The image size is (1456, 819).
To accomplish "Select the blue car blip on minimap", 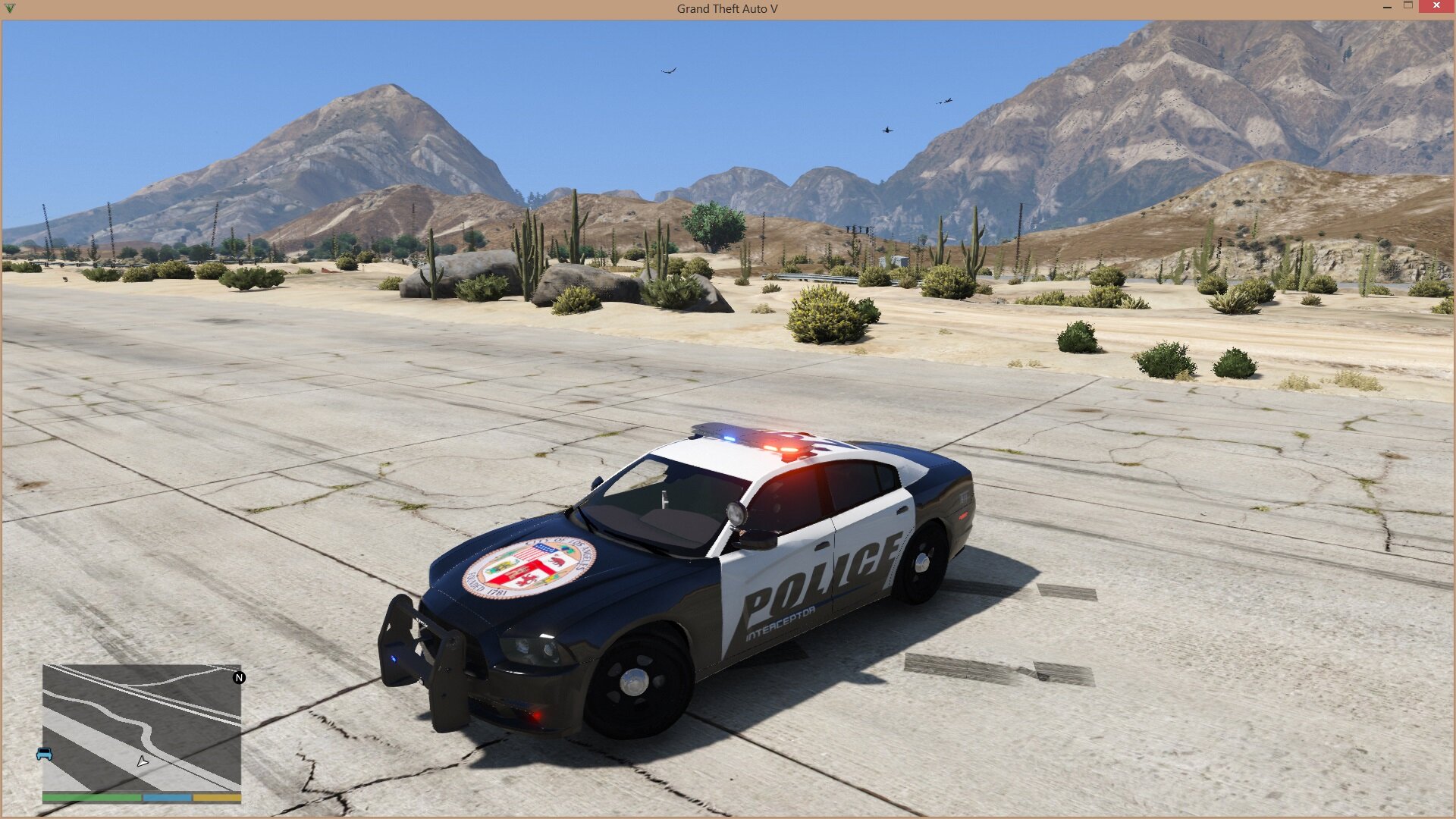I will (45, 754).
